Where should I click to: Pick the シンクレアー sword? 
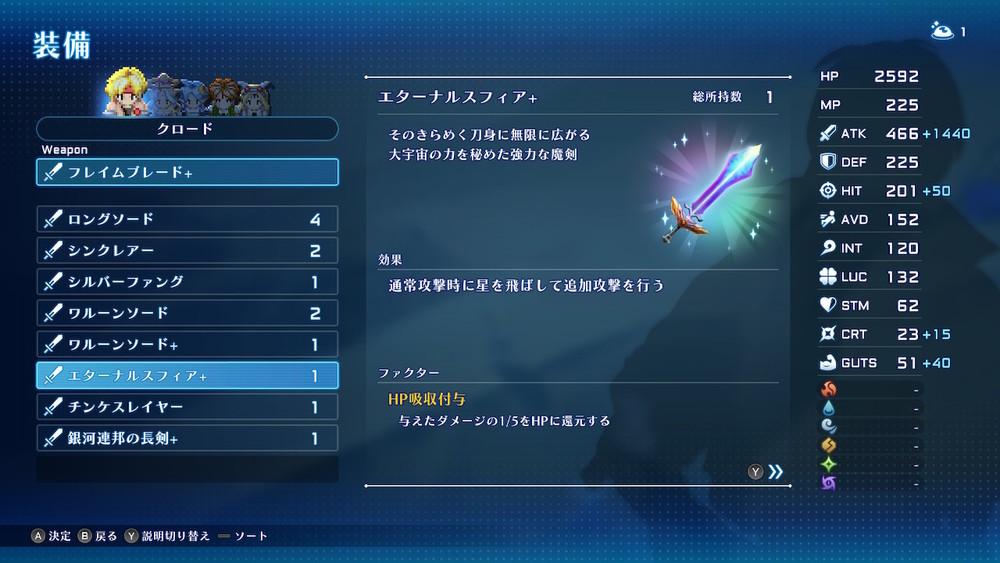(x=187, y=250)
